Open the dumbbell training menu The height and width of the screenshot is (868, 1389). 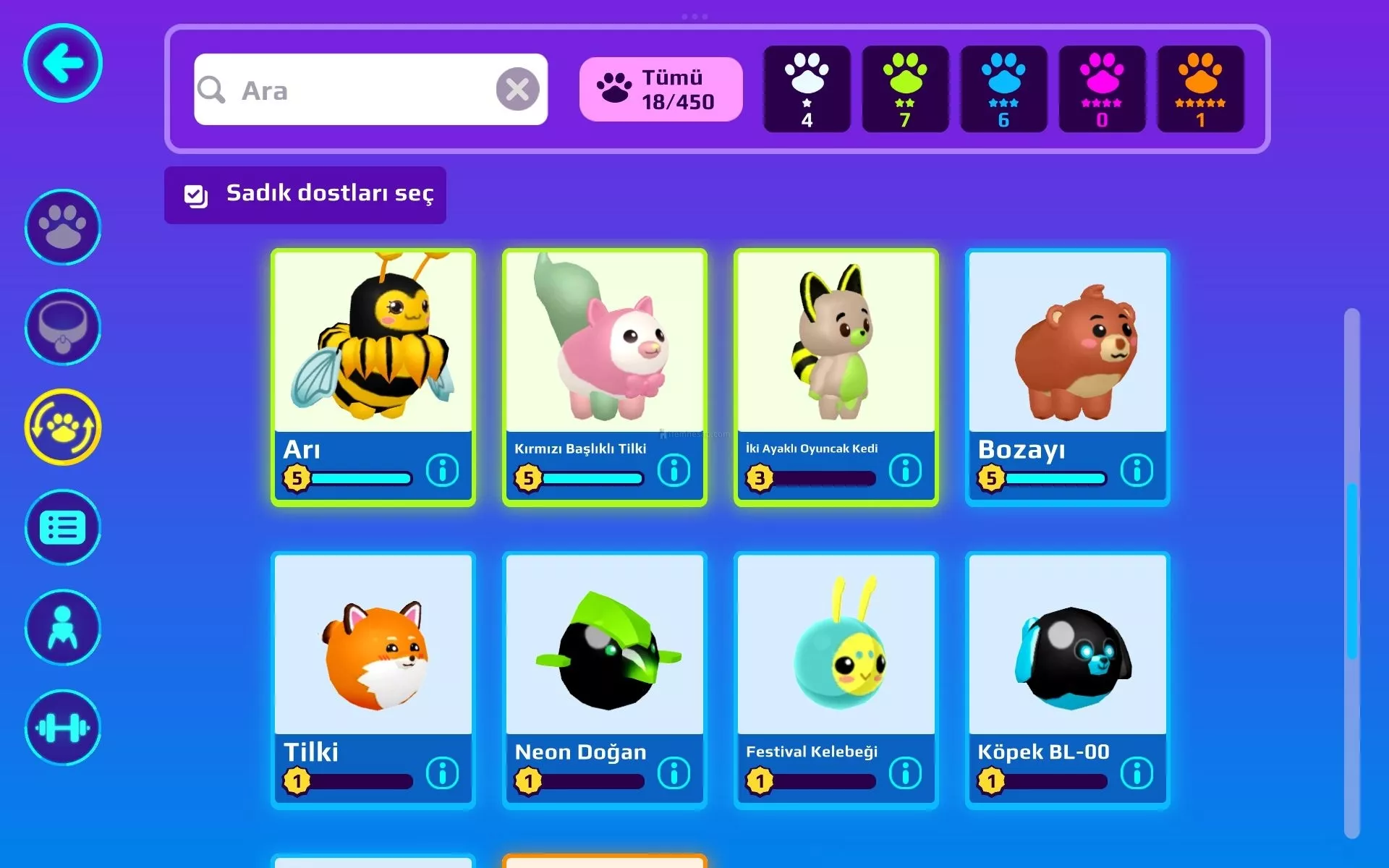[63, 728]
